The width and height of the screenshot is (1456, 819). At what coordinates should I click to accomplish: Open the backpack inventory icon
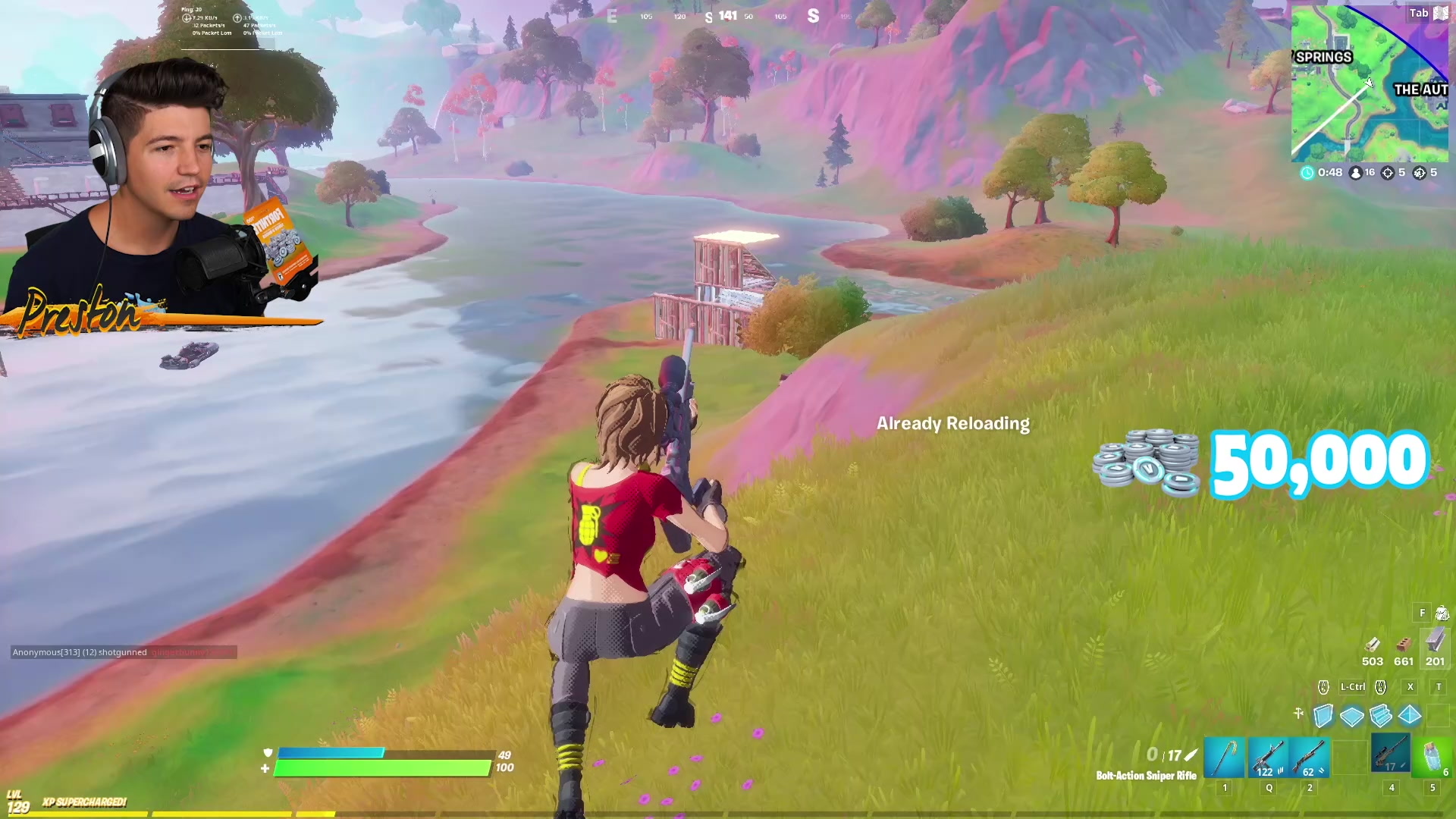1442,613
